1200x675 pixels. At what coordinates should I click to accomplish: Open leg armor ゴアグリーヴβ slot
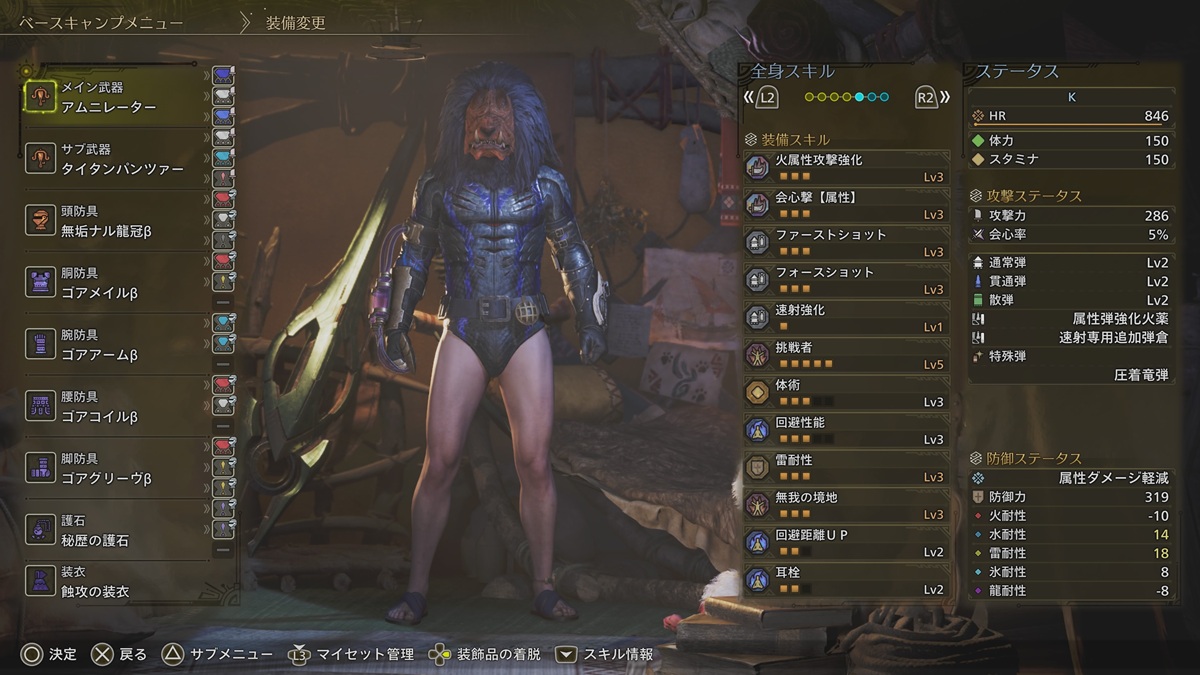point(115,469)
